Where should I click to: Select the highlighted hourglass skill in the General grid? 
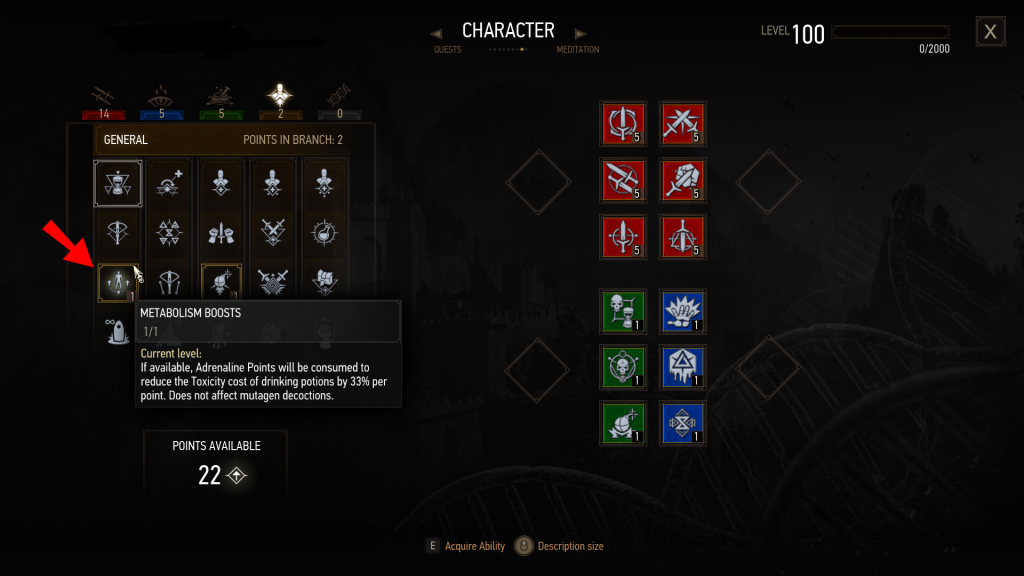pyautogui.click(x=117, y=184)
